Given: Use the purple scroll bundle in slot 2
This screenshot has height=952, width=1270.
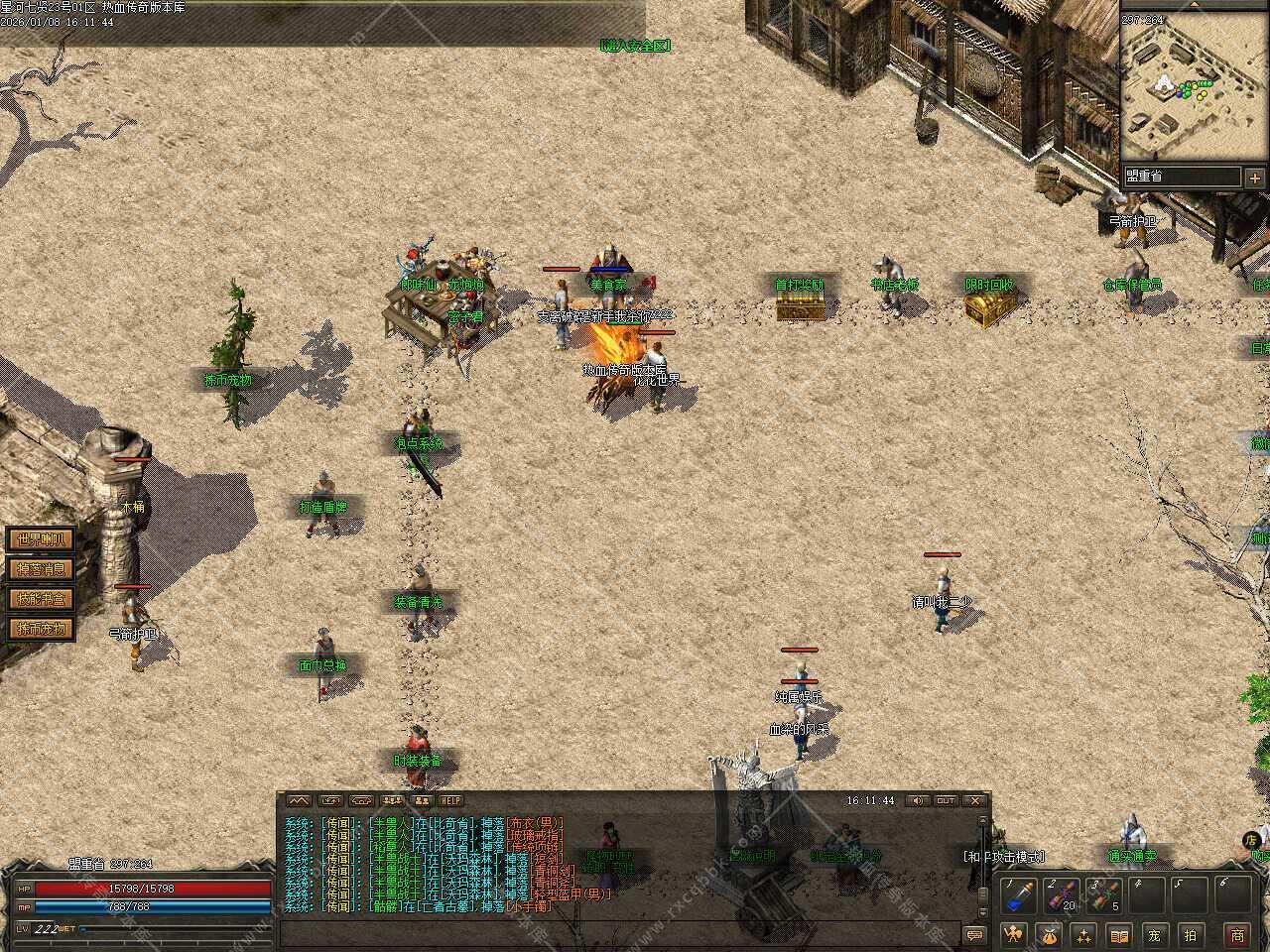Looking at the screenshot, I should (1062, 896).
